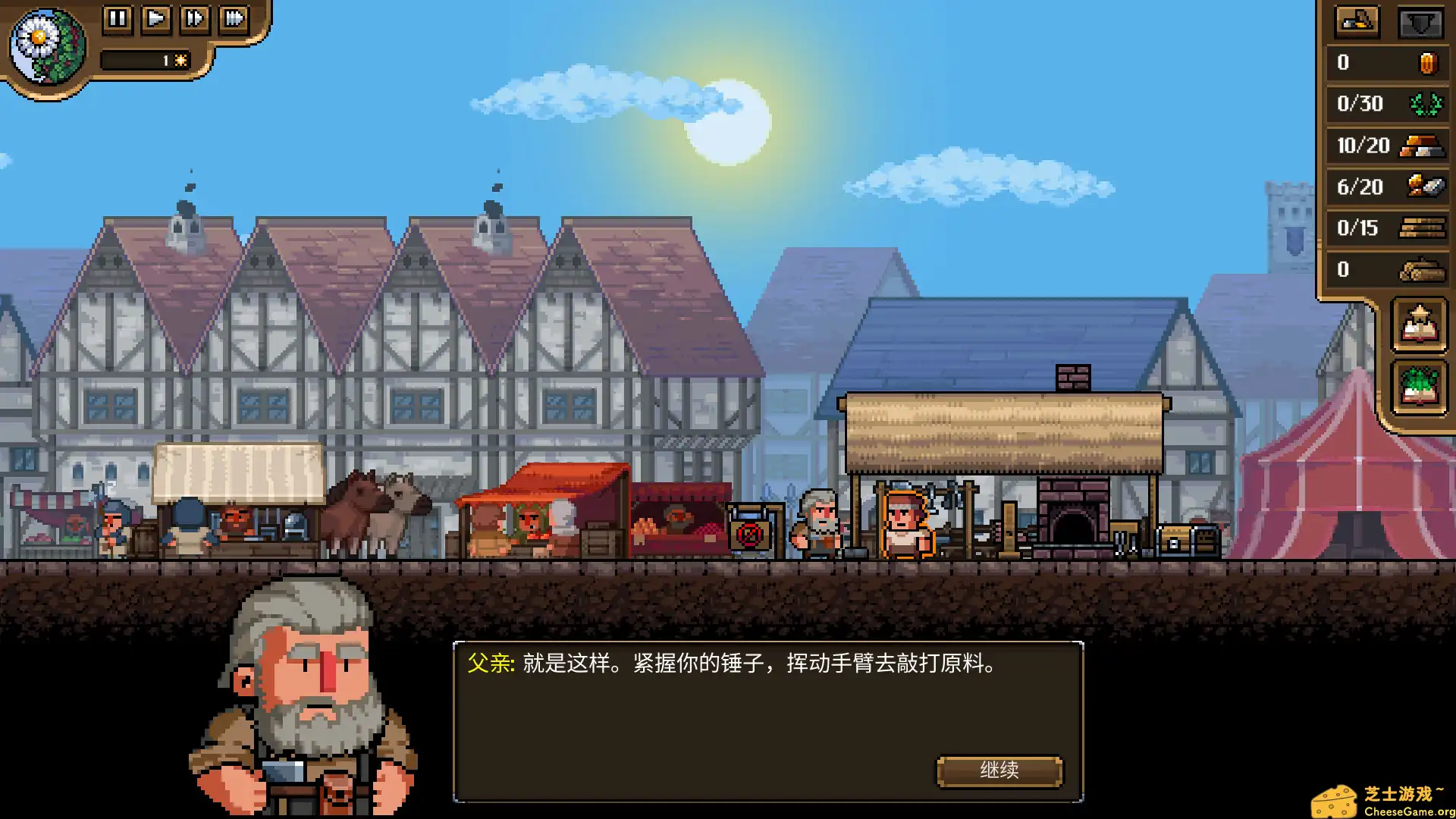This screenshot has width=1456, height=819.
Task: Enable the fastest game speed
Action: [234, 20]
